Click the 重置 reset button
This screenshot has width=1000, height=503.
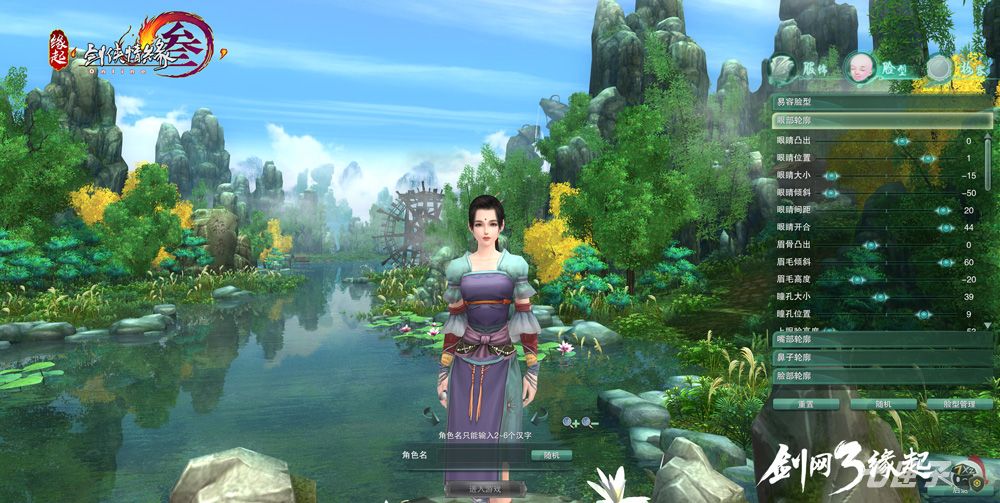click(x=804, y=404)
